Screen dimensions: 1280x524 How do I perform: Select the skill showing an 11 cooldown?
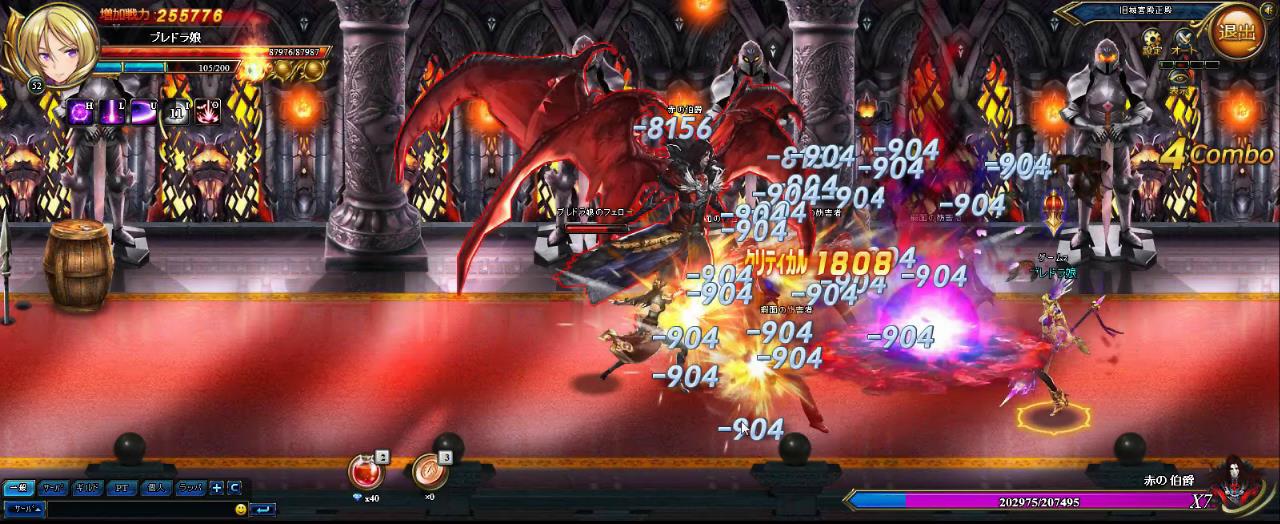(176, 112)
